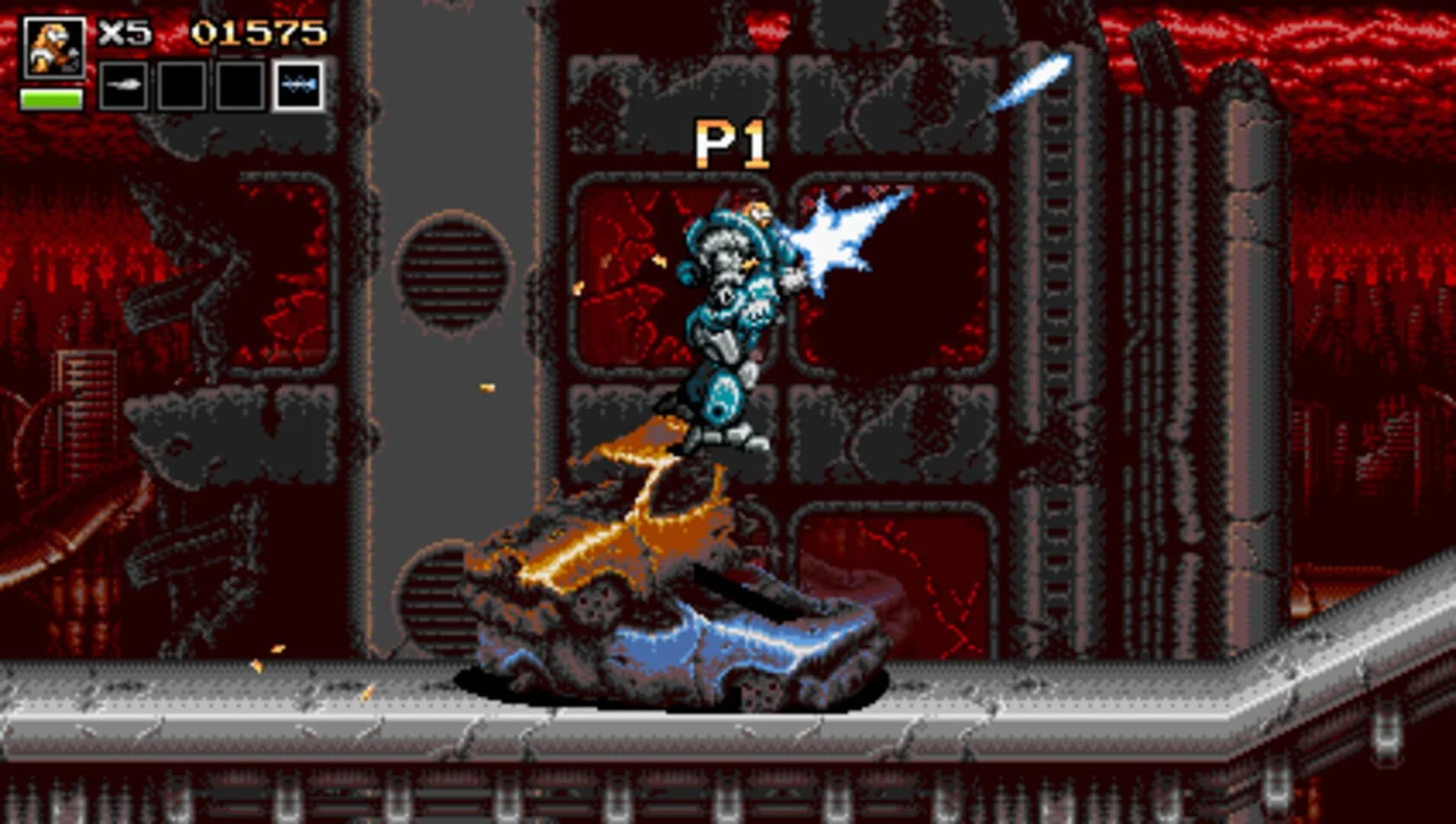Toggle the health bar display

pyautogui.click(x=52, y=98)
